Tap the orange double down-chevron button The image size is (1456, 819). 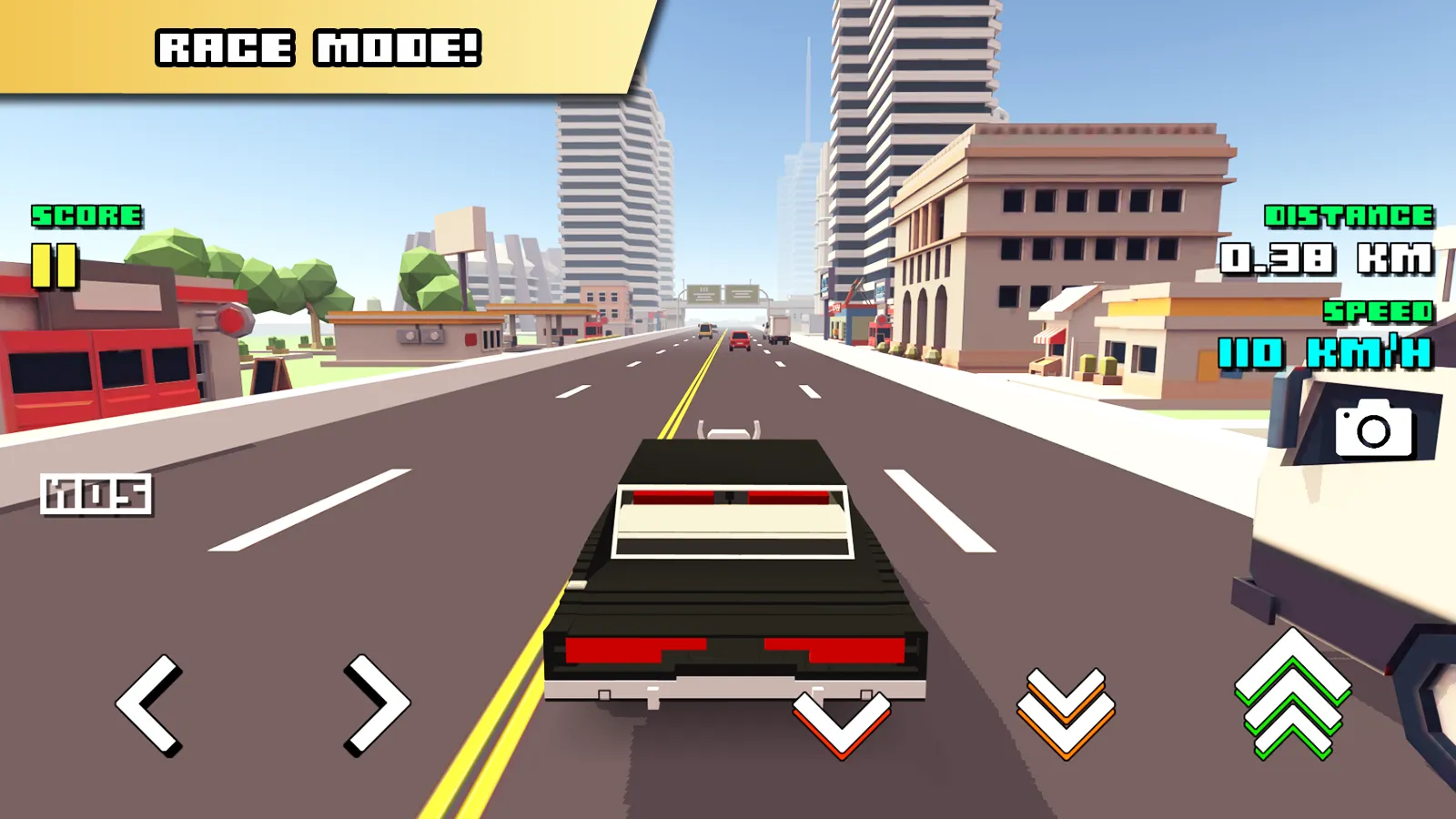[x=1066, y=713]
